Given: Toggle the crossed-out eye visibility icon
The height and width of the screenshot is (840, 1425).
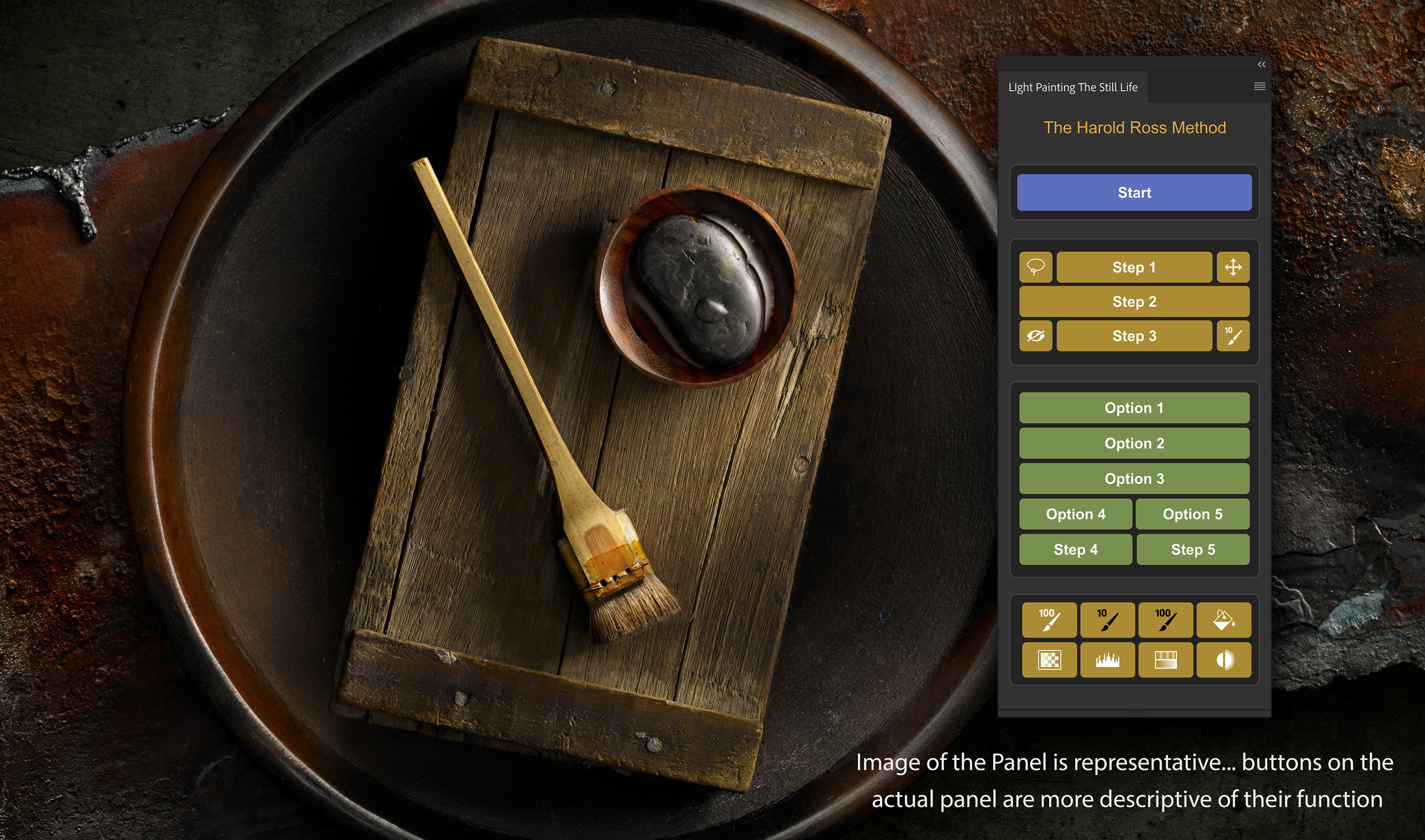Looking at the screenshot, I should tap(1035, 336).
